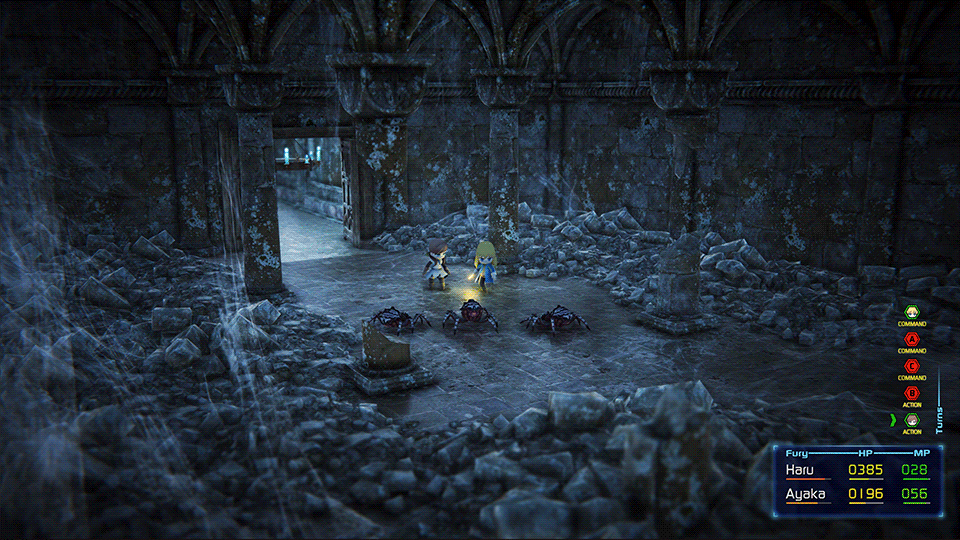960x540 pixels.
Task: Select Ayaka's row in party panel
Action: pyautogui.click(x=857, y=494)
